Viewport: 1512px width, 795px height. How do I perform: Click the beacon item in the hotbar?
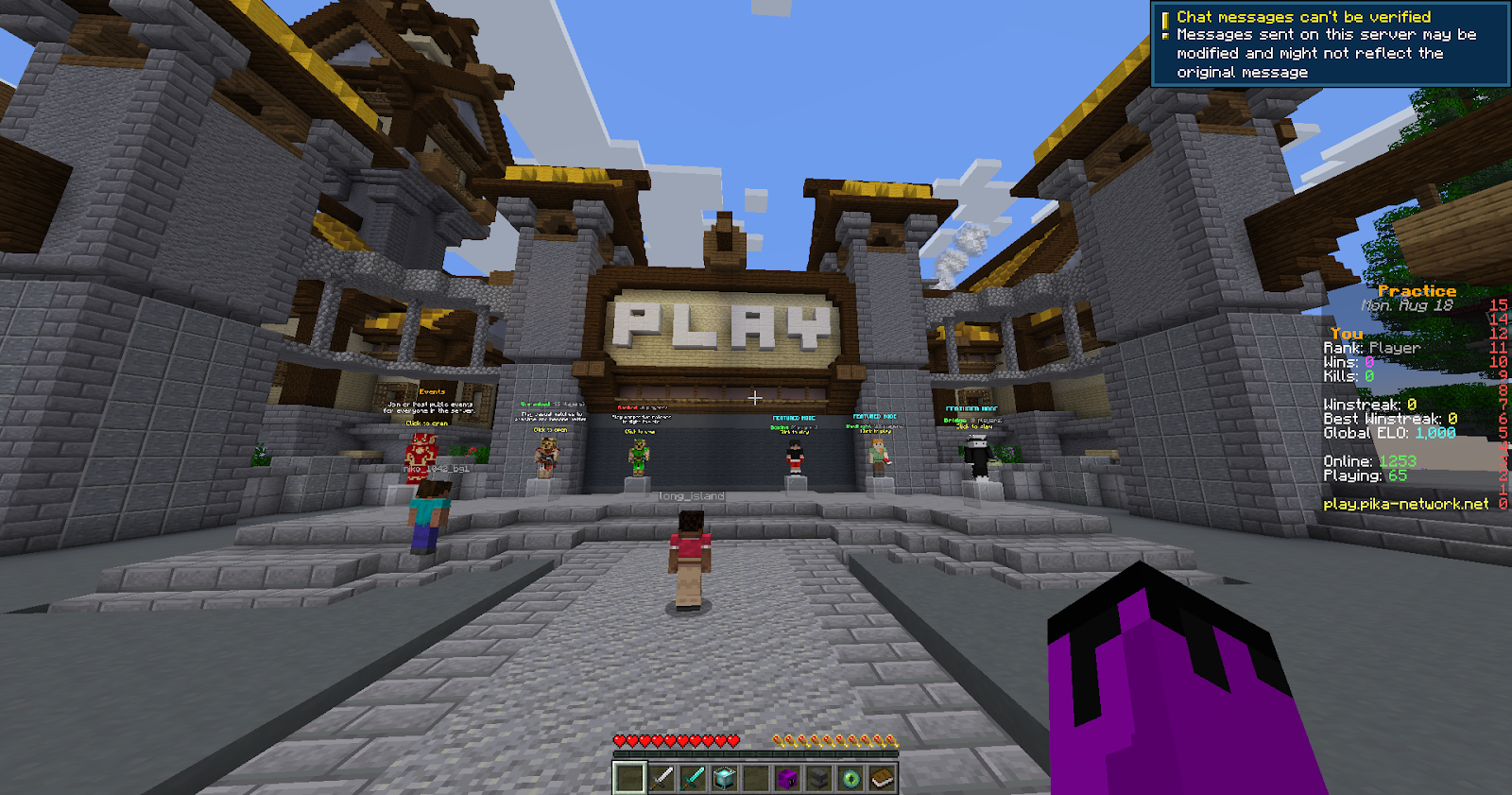[x=723, y=776]
